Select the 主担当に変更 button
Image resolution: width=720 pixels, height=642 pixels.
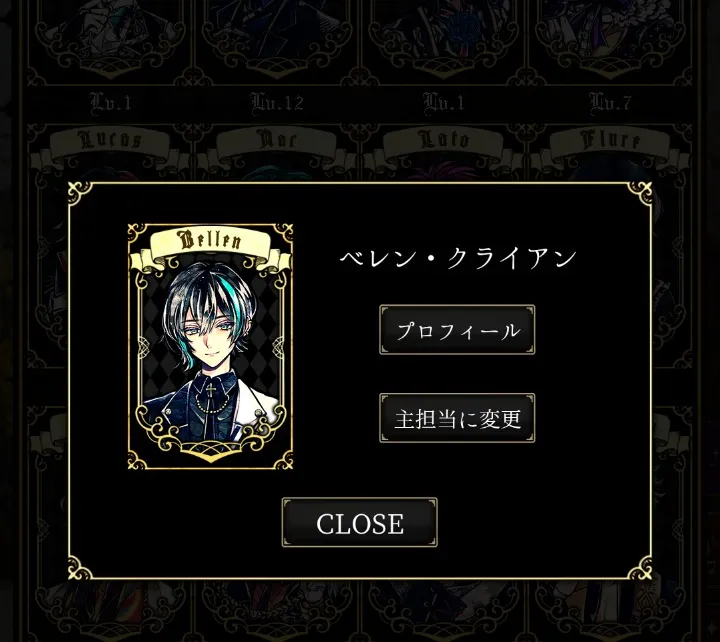coord(457,418)
